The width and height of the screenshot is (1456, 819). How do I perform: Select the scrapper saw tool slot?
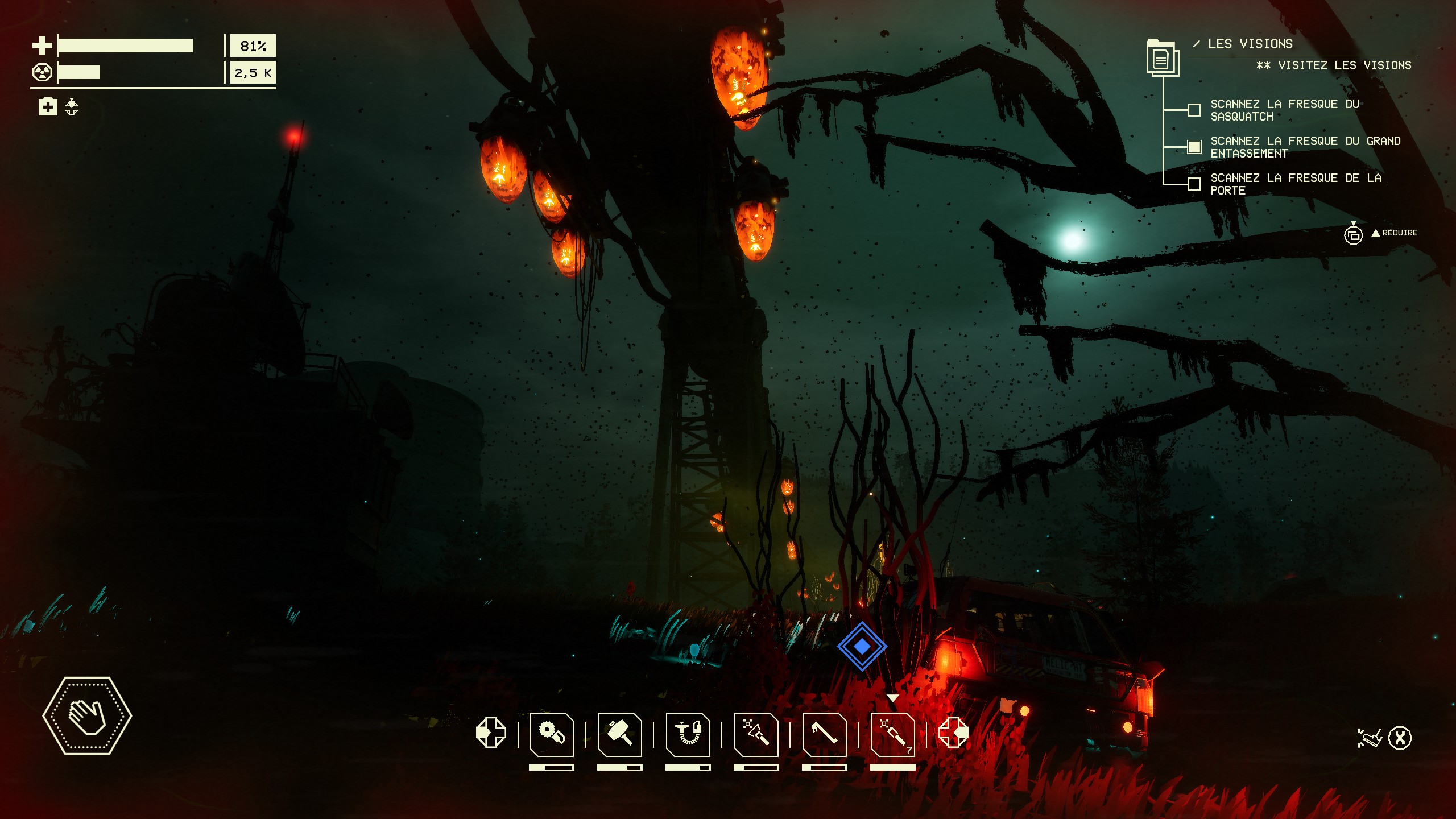pyautogui.click(x=551, y=734)
